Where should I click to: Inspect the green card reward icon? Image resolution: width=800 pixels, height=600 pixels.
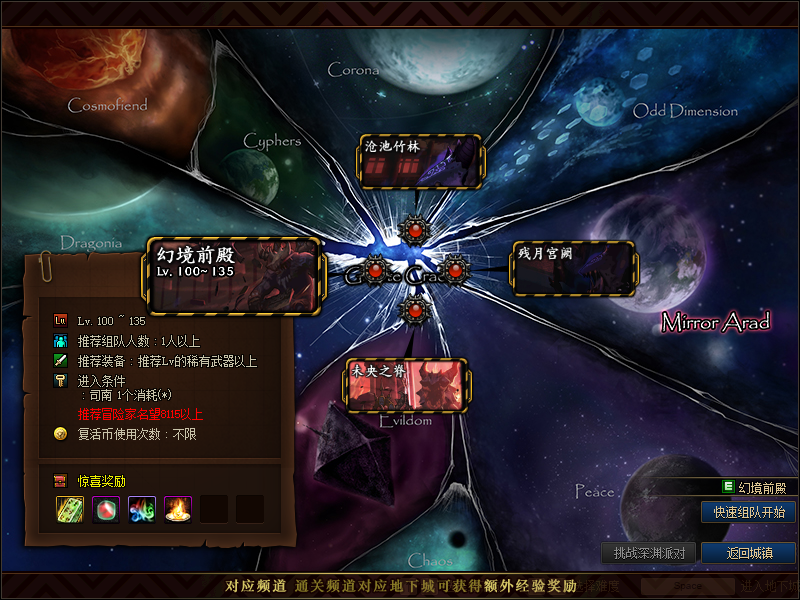click(x=69, y=509)
